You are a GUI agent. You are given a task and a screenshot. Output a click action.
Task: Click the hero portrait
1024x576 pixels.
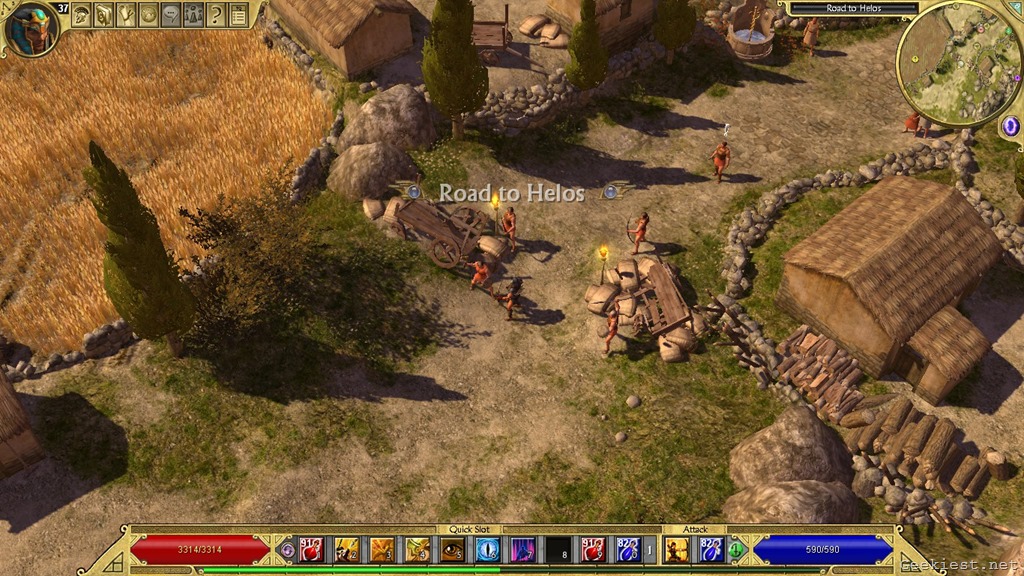tap(31, 28)
